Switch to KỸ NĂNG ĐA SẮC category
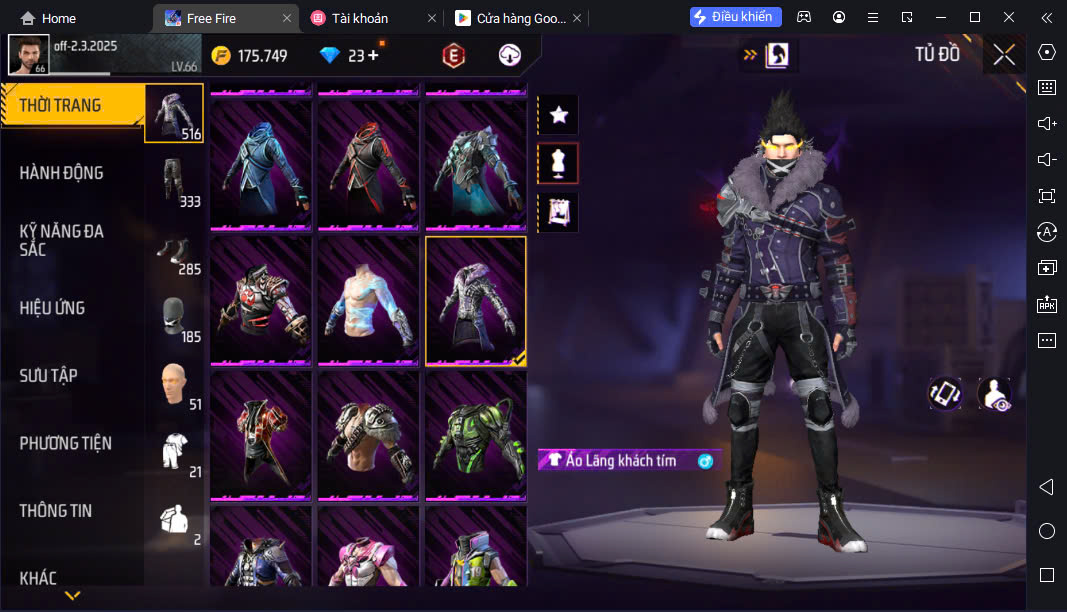This screenshot has width=1067, height=612. click(x=62, y=240)
